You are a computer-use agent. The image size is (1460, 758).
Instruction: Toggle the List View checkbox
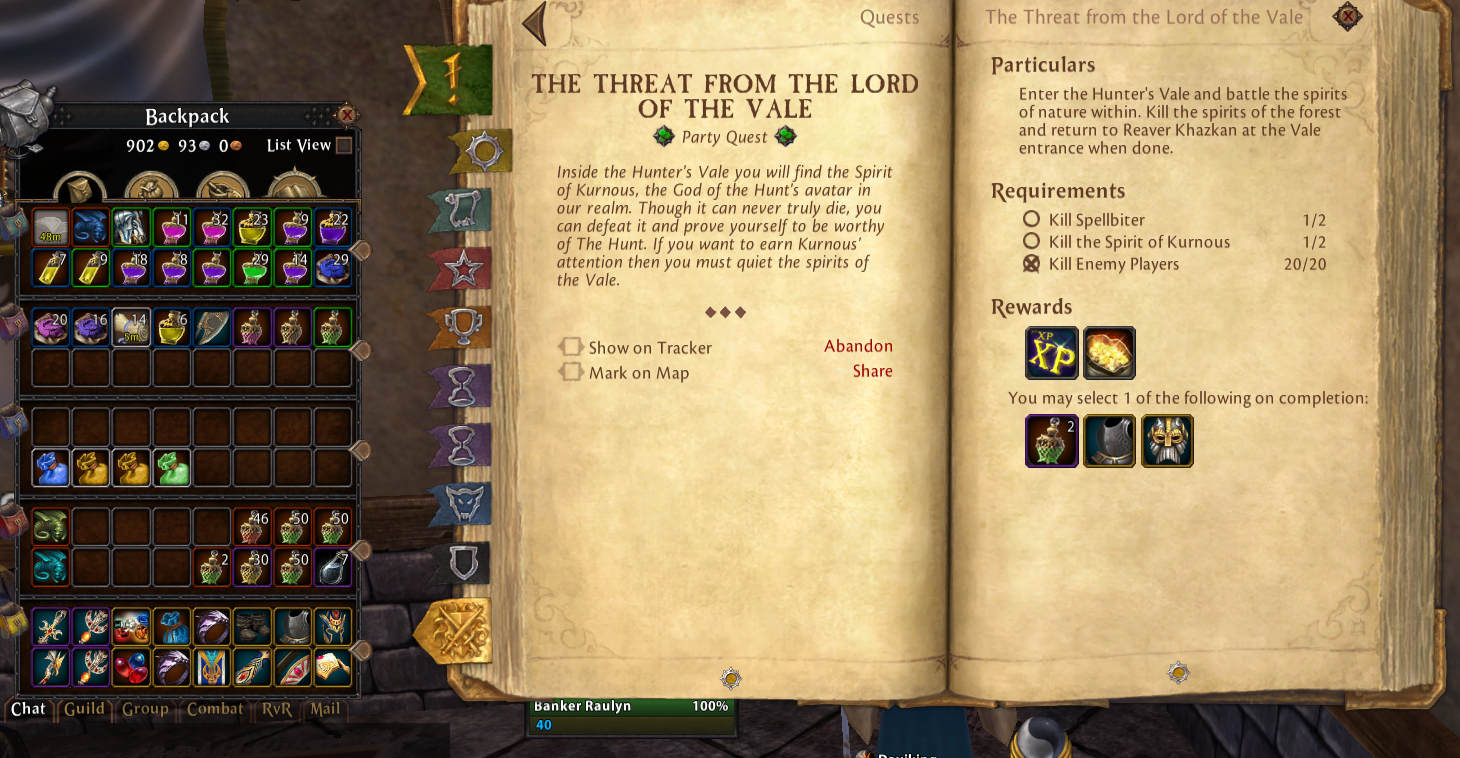344,146
